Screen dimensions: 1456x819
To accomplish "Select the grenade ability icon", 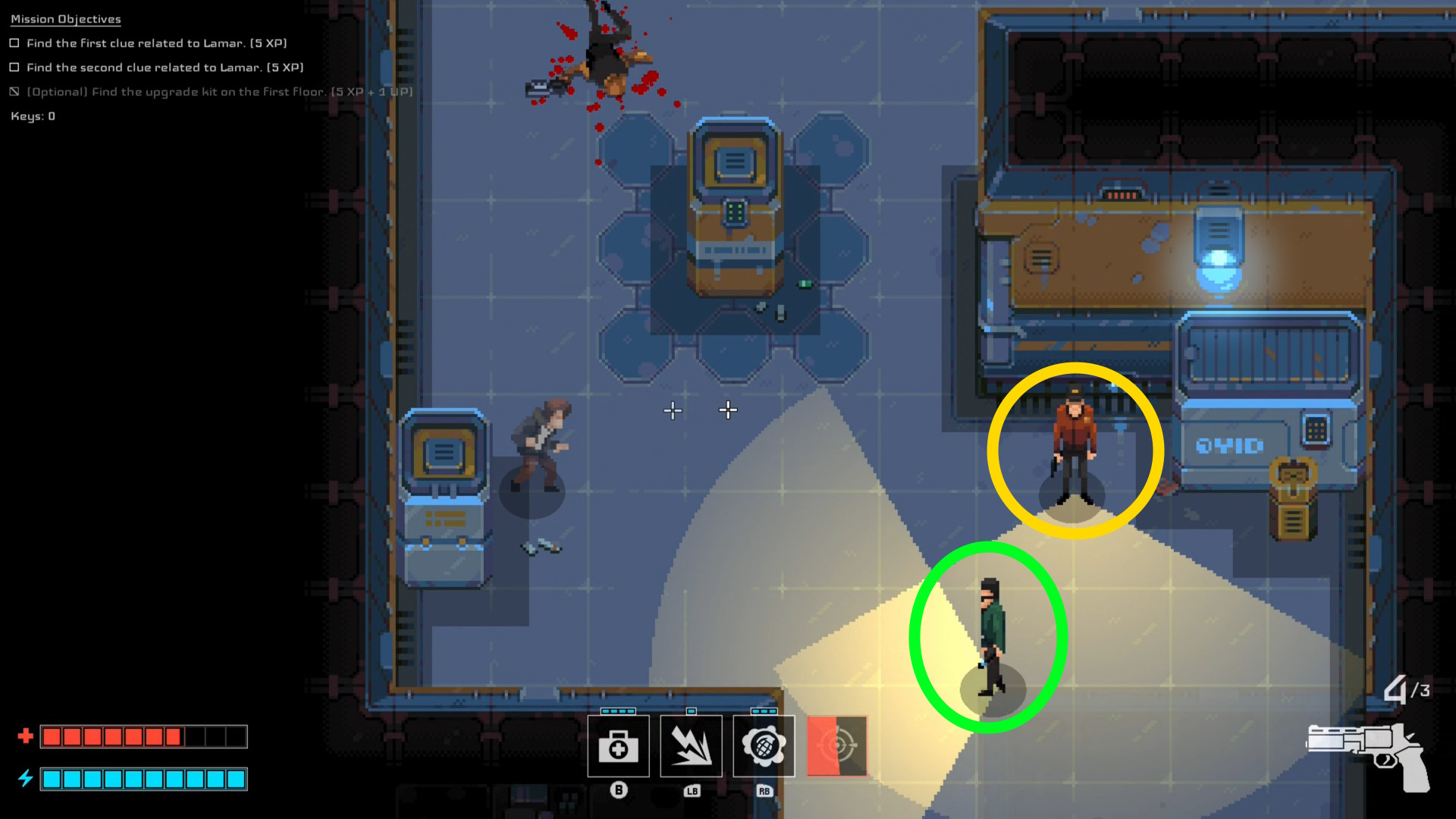I will (x=764, y=746).
